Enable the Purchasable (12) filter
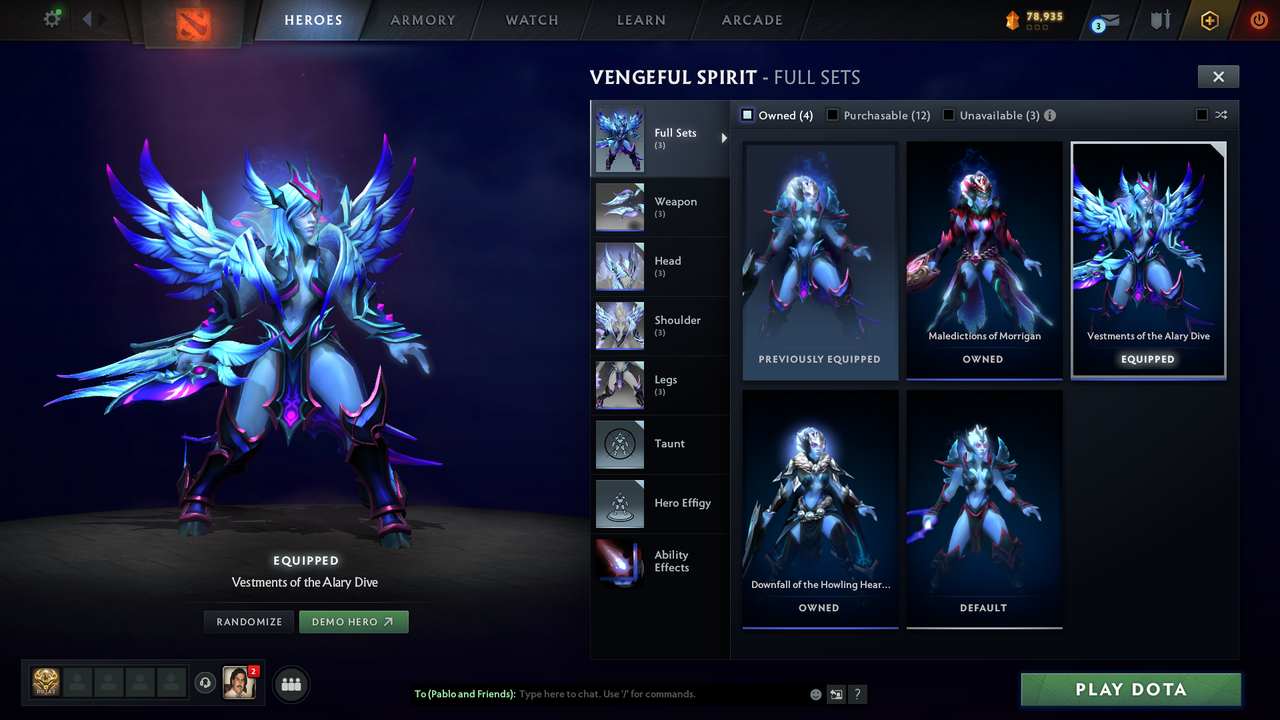Image resolution: width=1280 pixels, height=720 pixels. point(833,115)
